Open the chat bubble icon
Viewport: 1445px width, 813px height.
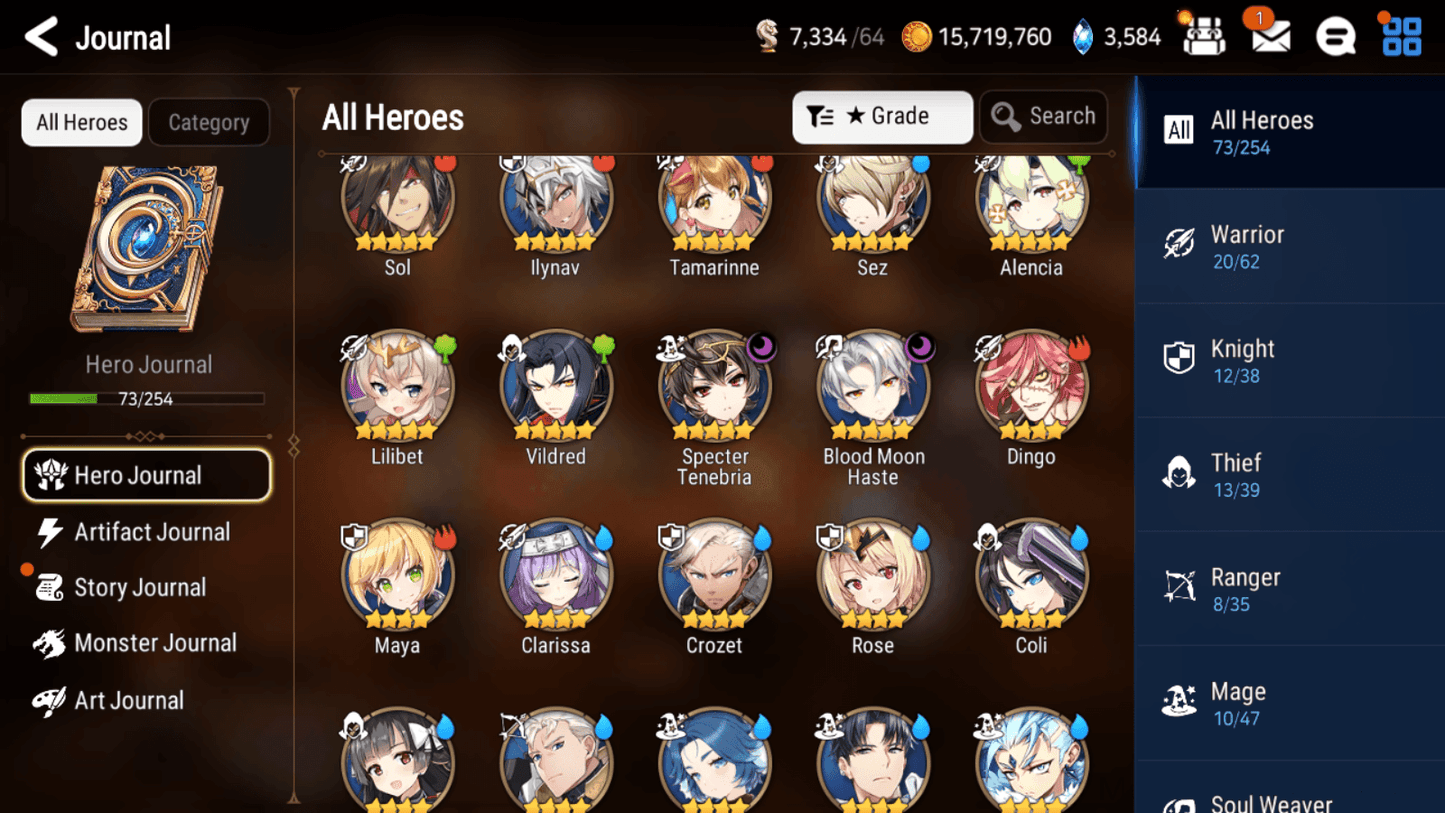(1336, 36)
